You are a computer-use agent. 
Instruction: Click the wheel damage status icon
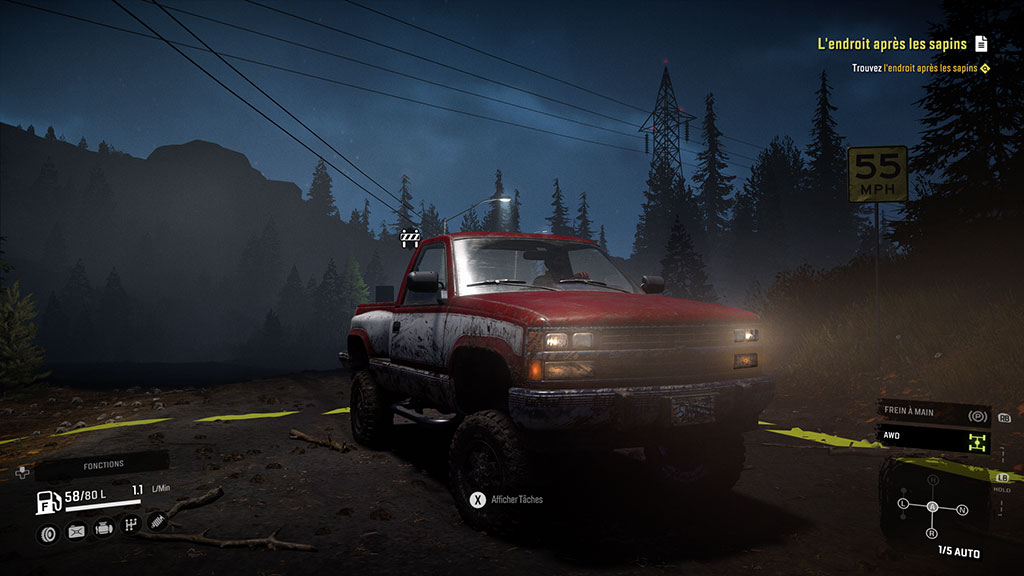(48, 533)
